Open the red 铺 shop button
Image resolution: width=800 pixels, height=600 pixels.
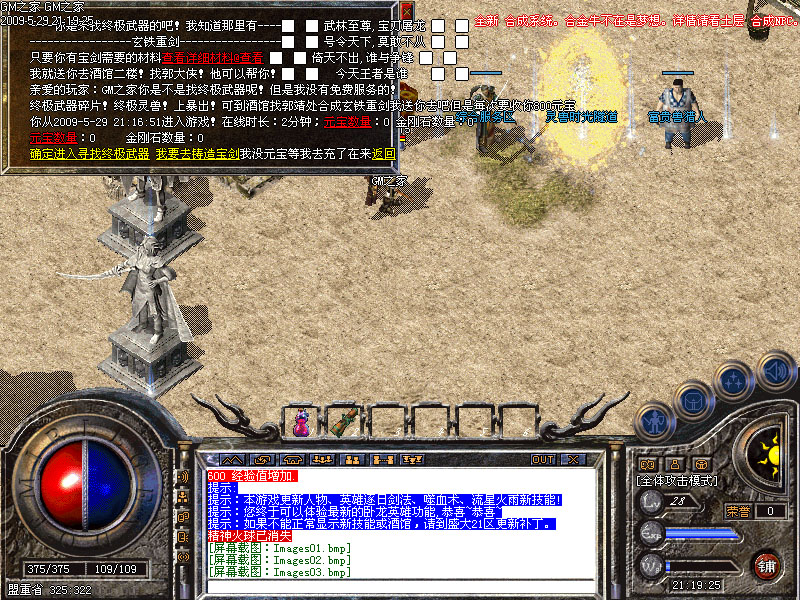click(767, 565)
